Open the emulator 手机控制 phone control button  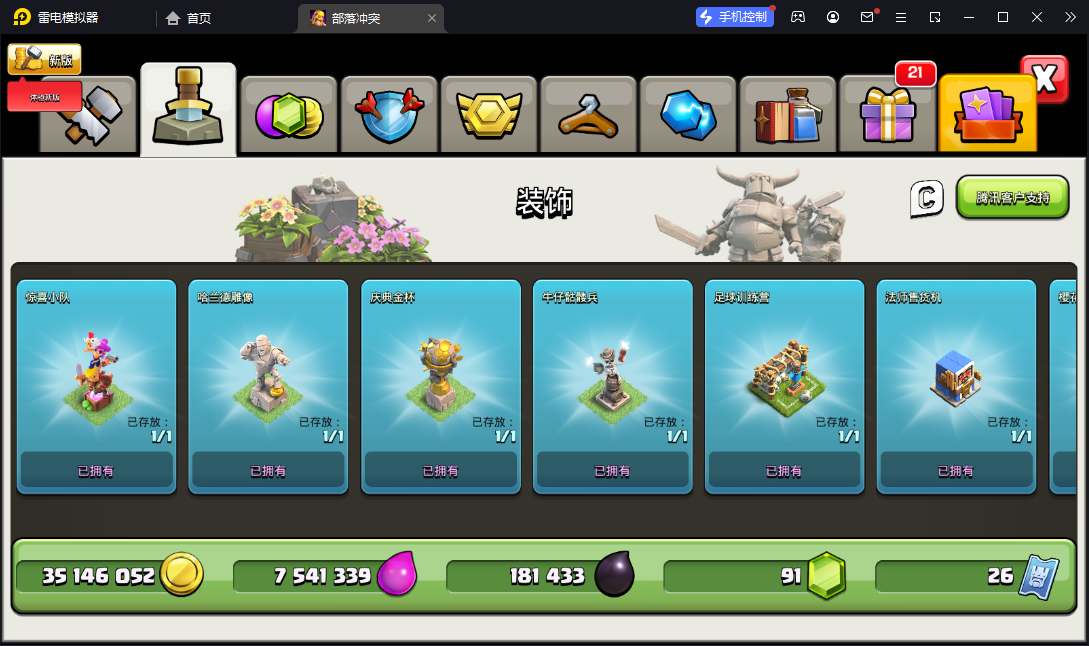[x=734, y=17]
